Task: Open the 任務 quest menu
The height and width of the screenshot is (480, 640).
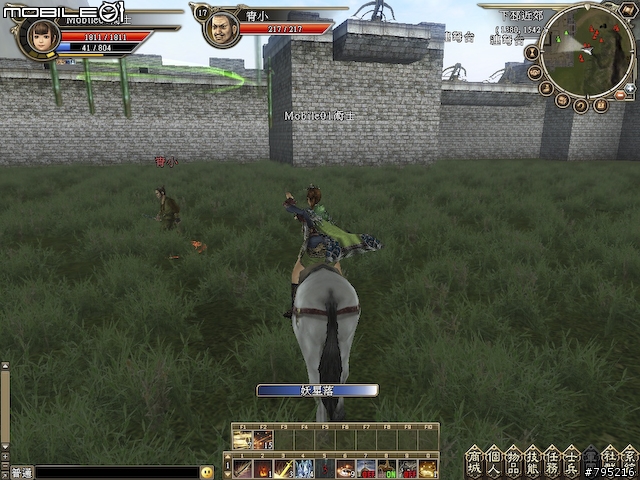Action: click(x=551, y=459)
